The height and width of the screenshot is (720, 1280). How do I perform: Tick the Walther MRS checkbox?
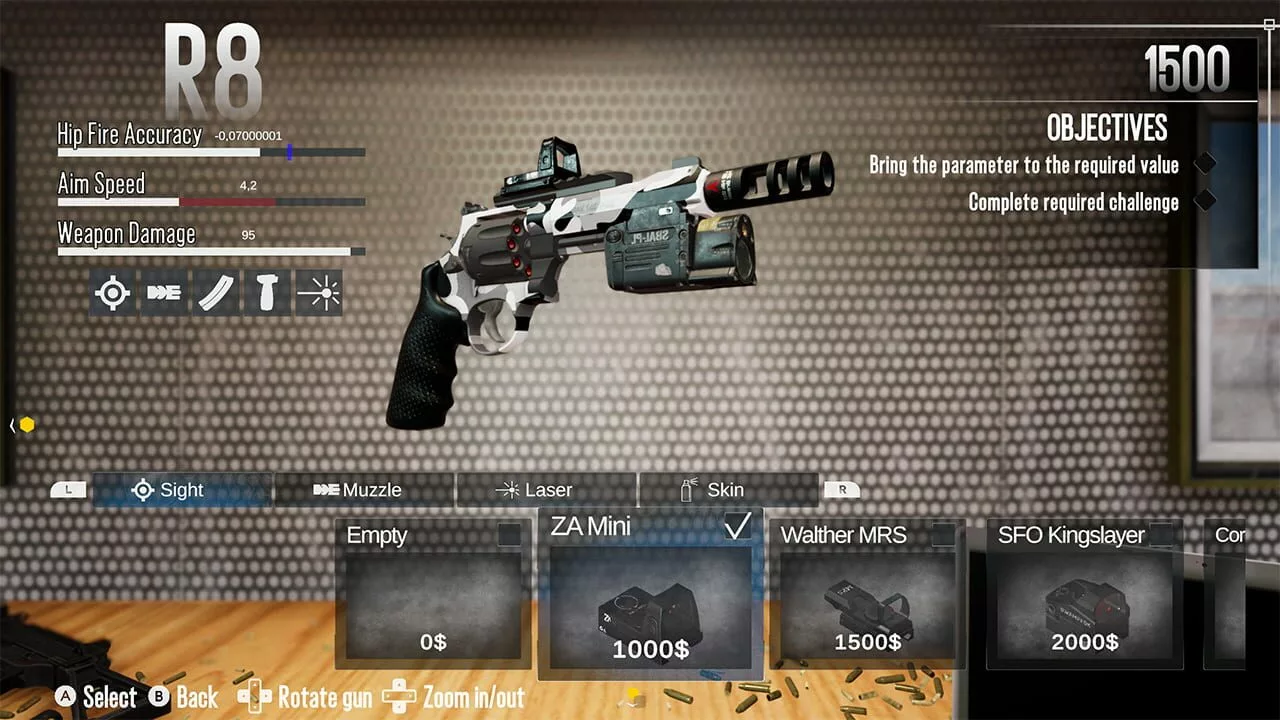[943, 535]
